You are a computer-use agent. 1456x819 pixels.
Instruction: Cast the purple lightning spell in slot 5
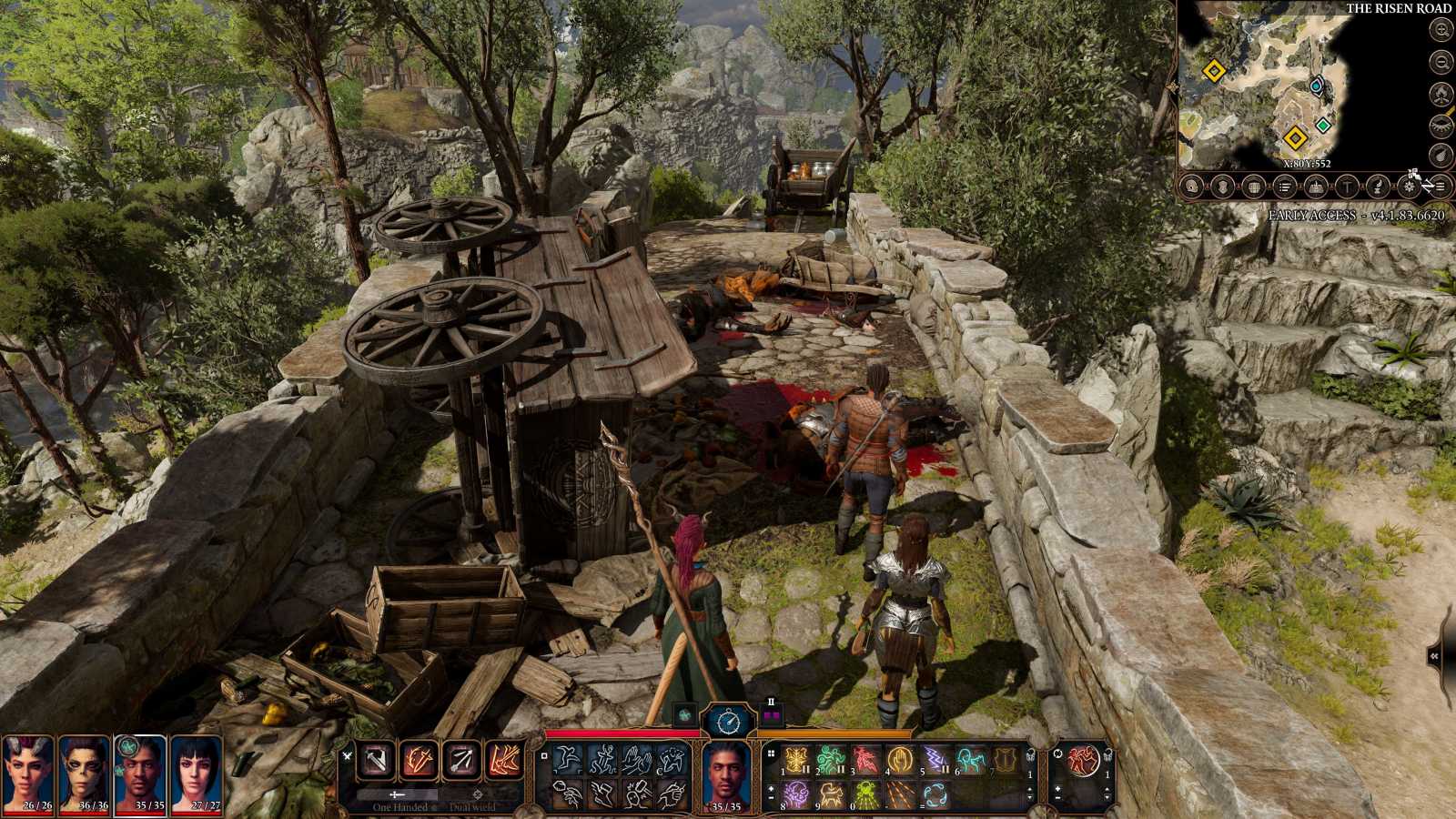coord(934,759)
